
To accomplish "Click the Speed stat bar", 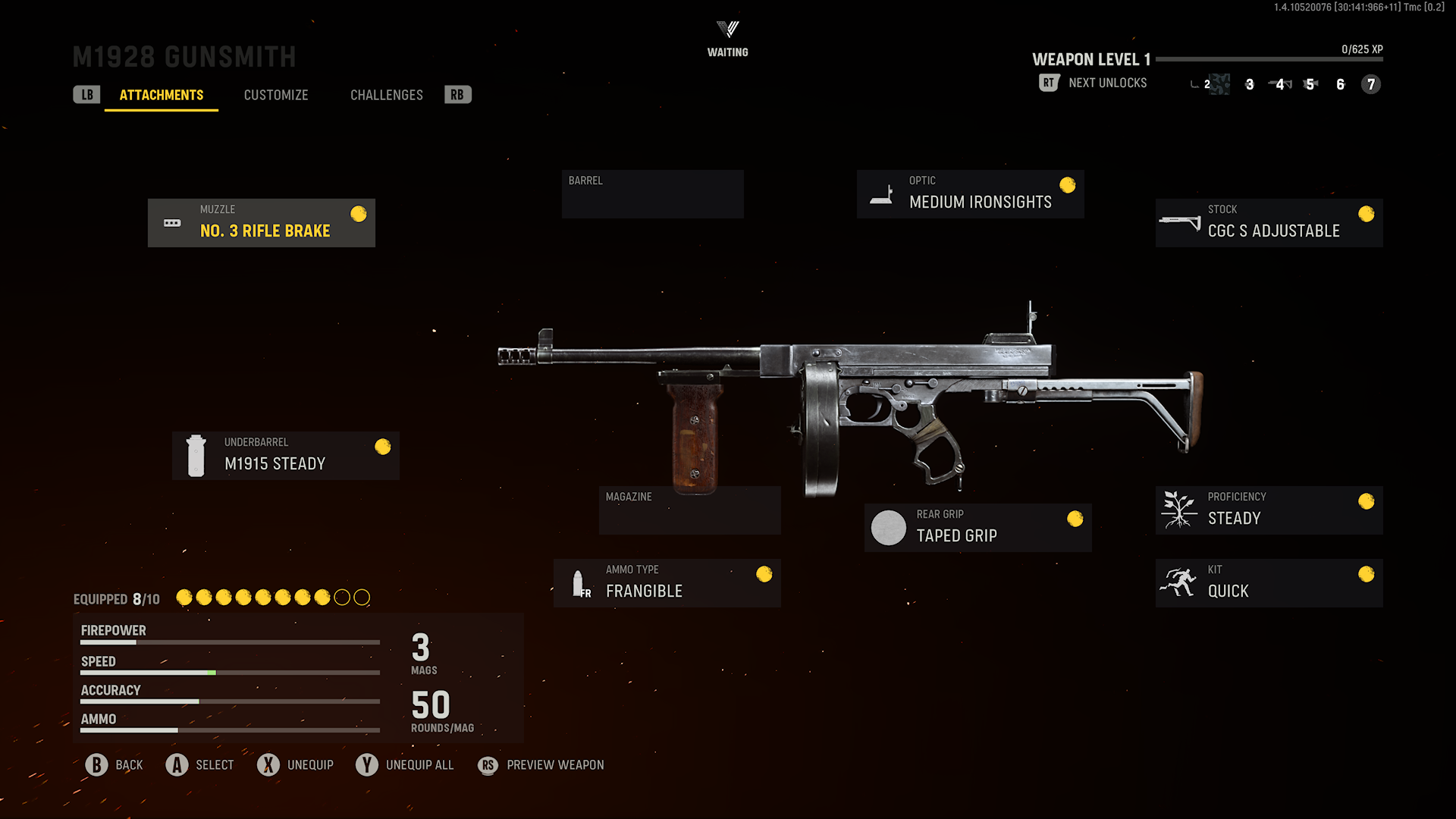I will pyautogui.click(x=229, y=672).
